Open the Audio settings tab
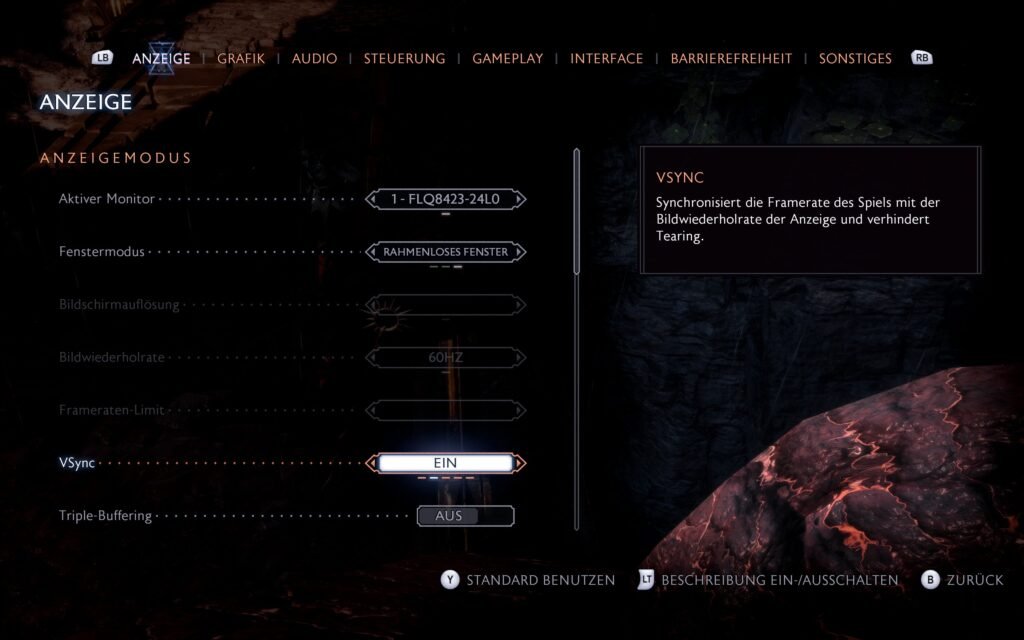This screenshot has width=1024, height=640. pyautogui.click(x=314, y=58)
